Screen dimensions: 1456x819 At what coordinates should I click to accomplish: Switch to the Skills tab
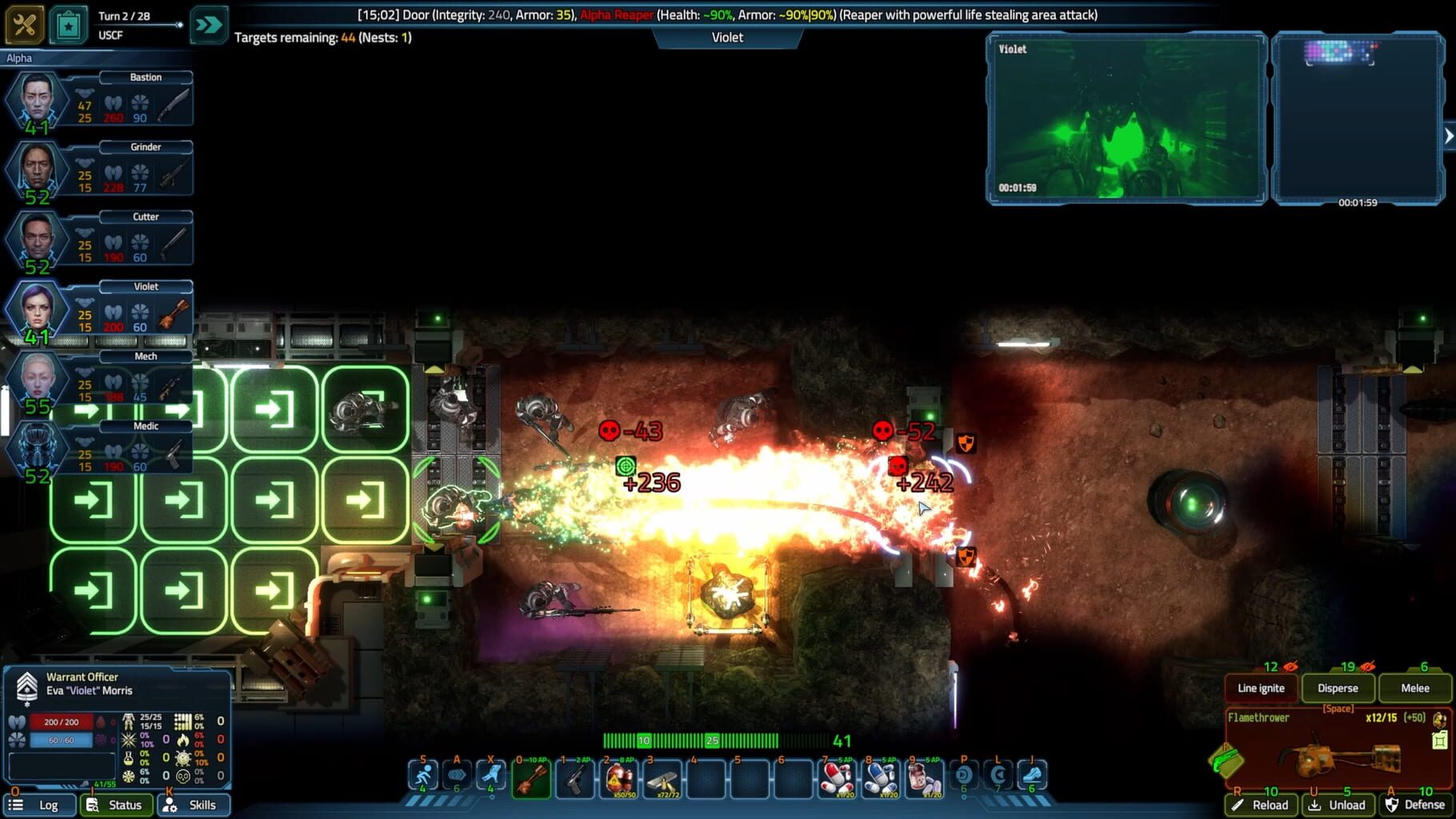[193, 805]
